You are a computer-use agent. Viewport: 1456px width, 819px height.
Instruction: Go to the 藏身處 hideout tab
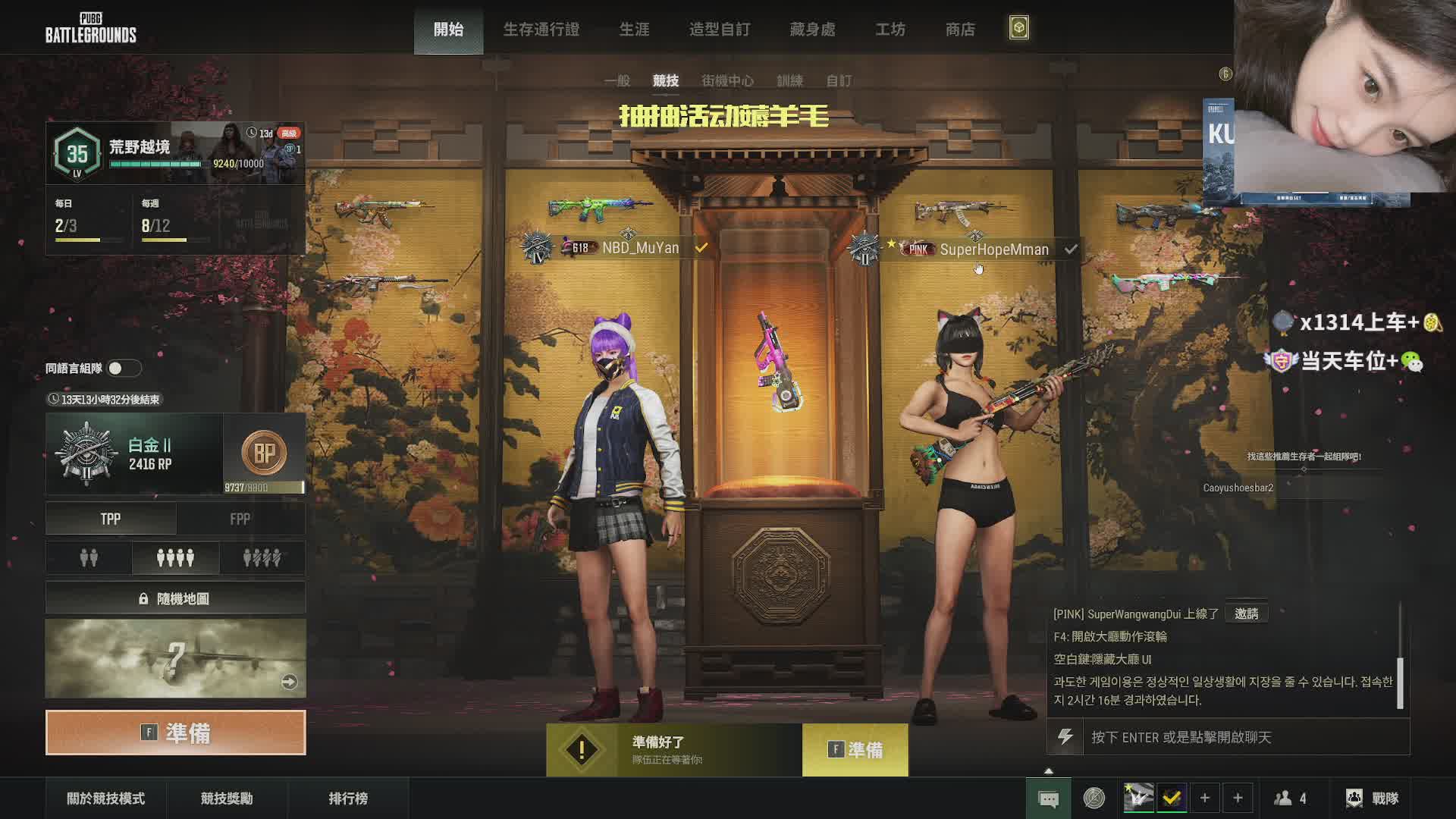(x=812, y=30)
